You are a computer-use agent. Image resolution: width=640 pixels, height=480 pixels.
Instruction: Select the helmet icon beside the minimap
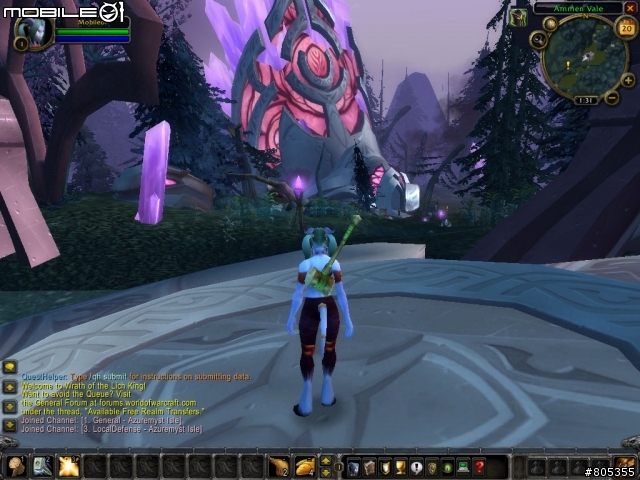point(517,17)
